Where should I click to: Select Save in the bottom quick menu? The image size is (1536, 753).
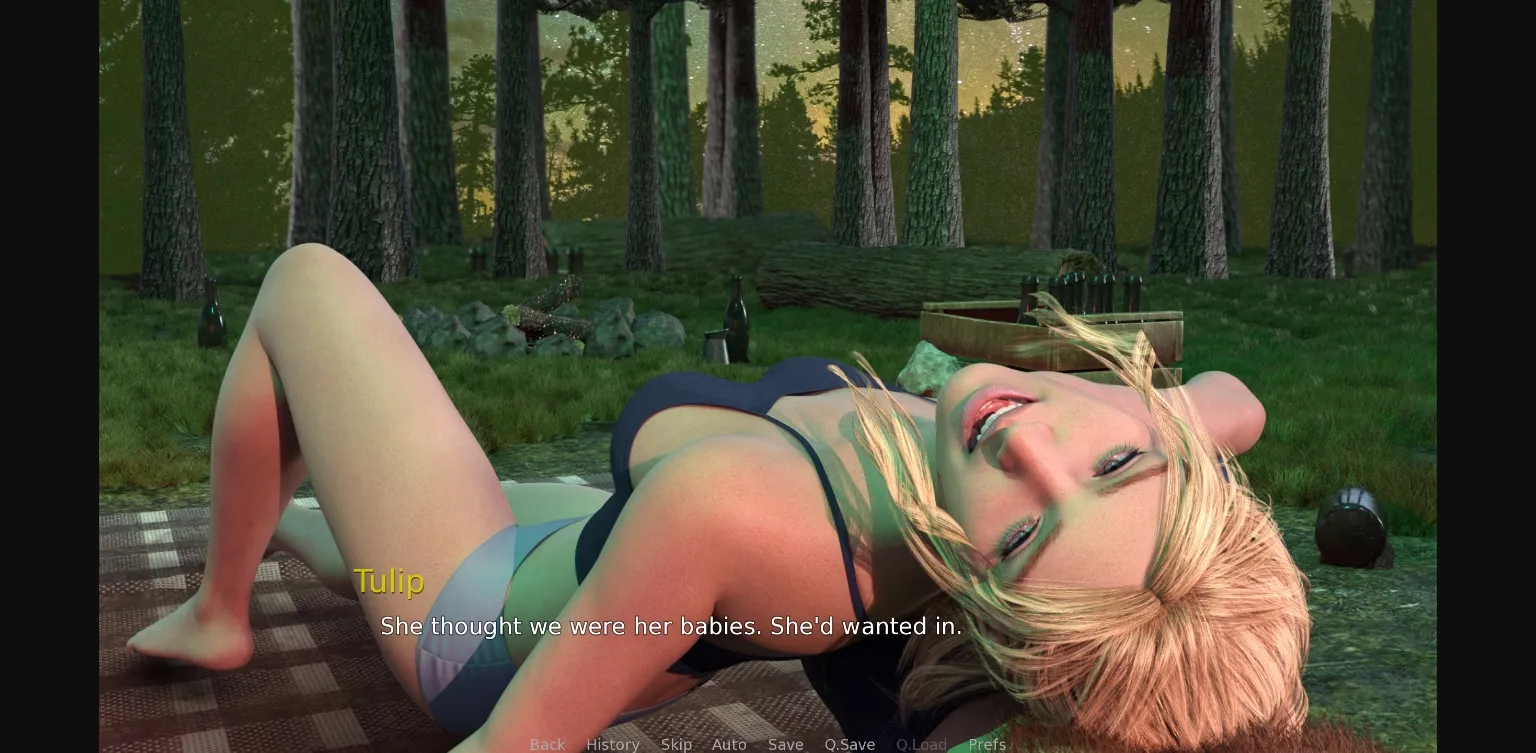pyautogui.click(x=786, y=744)
